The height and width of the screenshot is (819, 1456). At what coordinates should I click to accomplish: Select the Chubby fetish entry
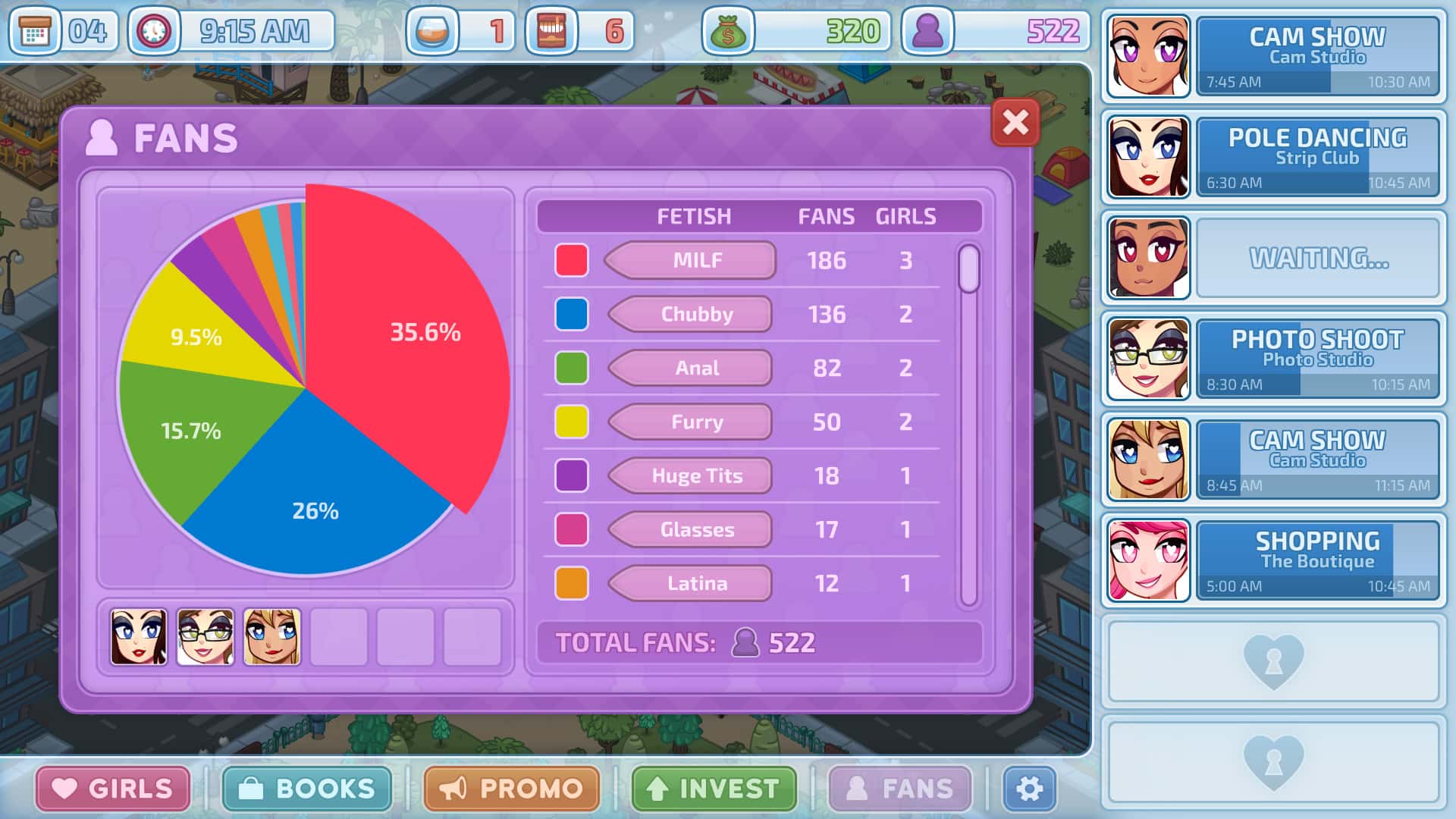692,315
